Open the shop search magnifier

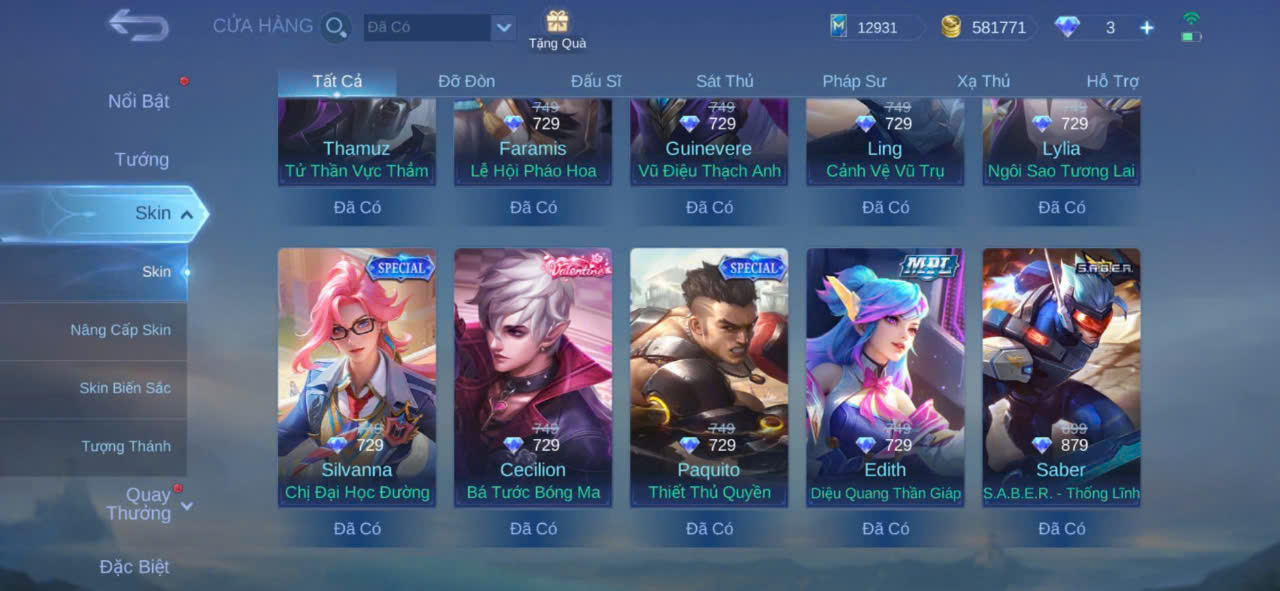coord(336,27)
